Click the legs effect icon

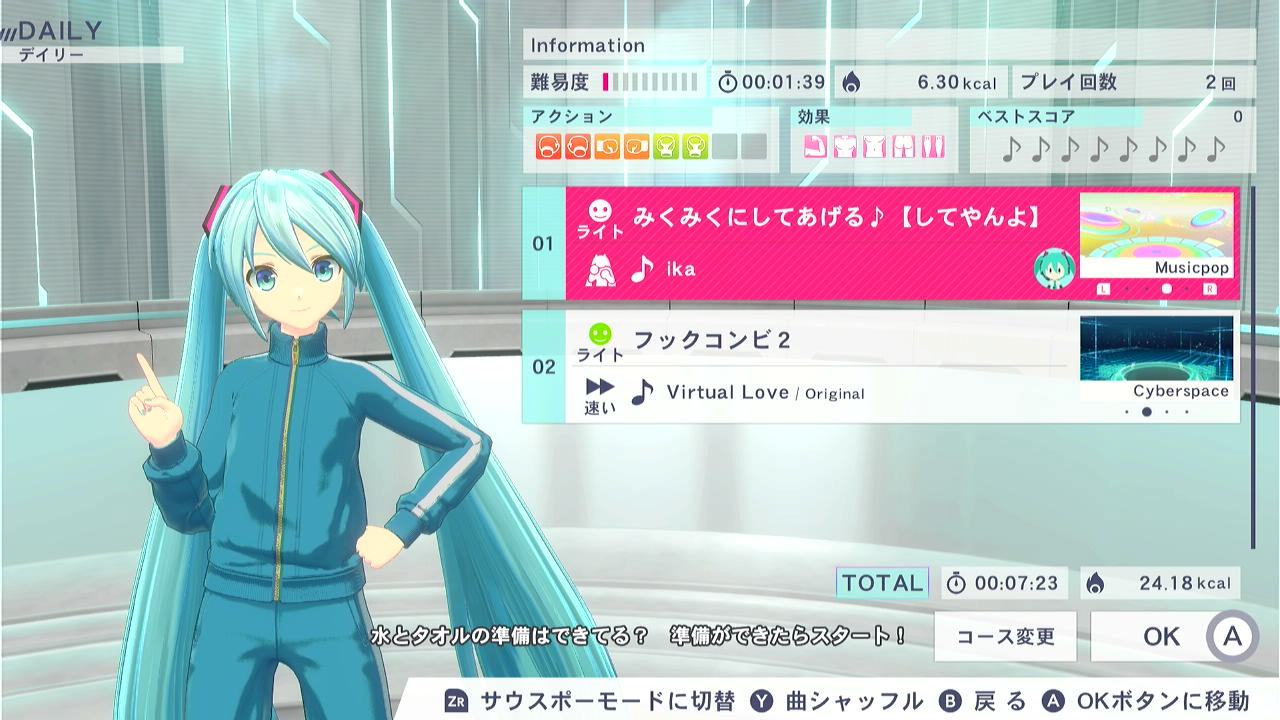931,145
